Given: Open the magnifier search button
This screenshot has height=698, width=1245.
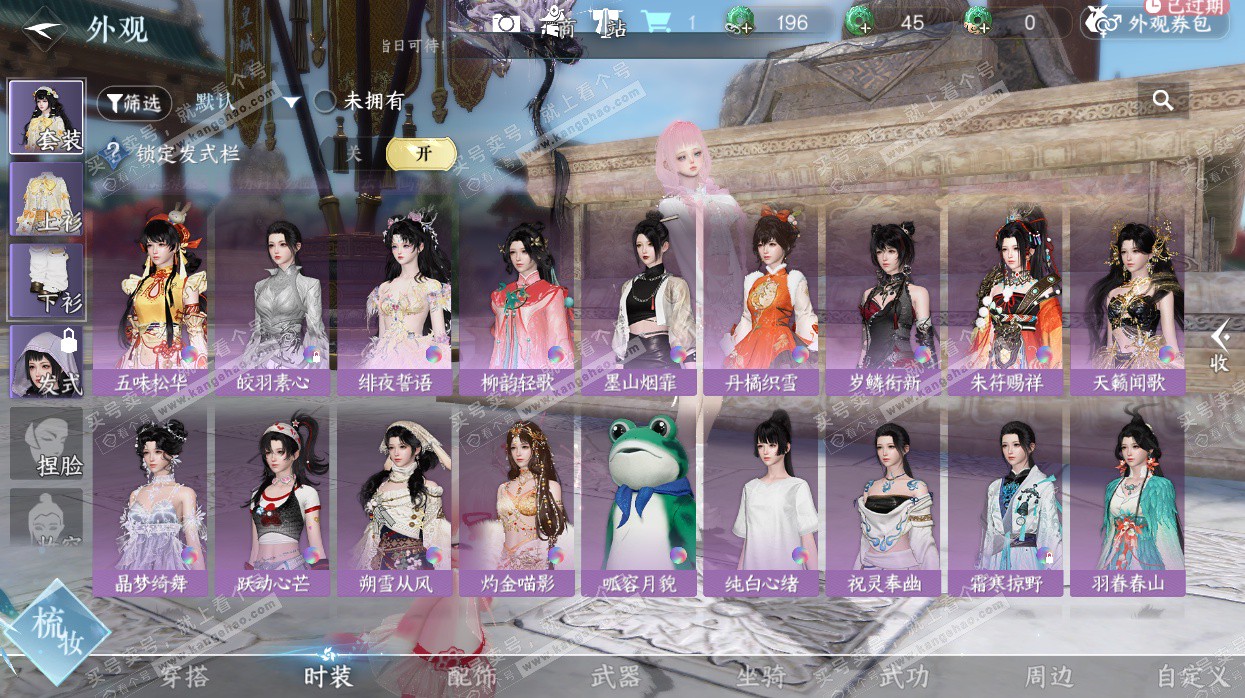Looking at the screenshot, I should tap(1162, 100).
